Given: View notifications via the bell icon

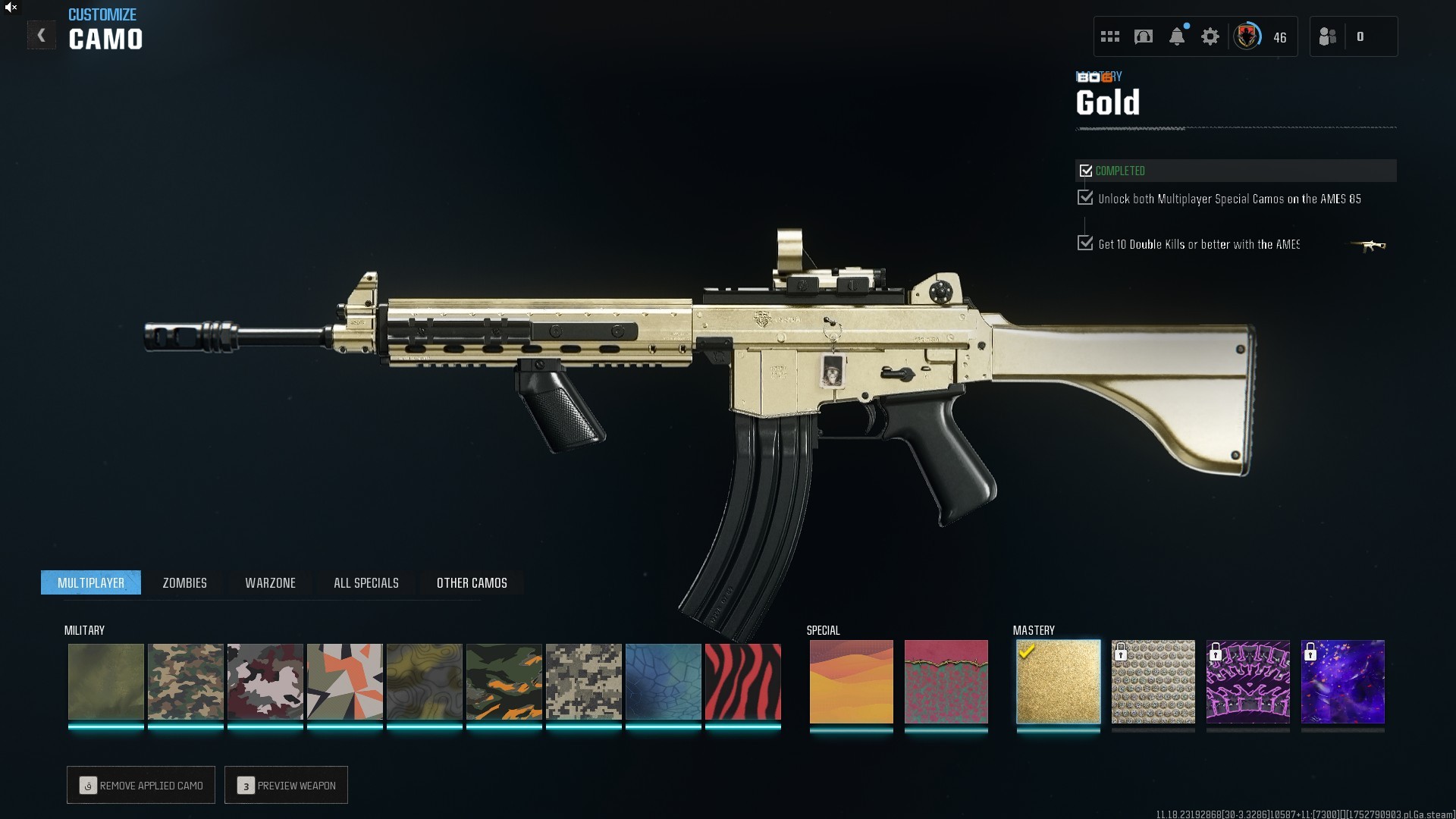Looking at the screenshot, I should click(1176, 36).
